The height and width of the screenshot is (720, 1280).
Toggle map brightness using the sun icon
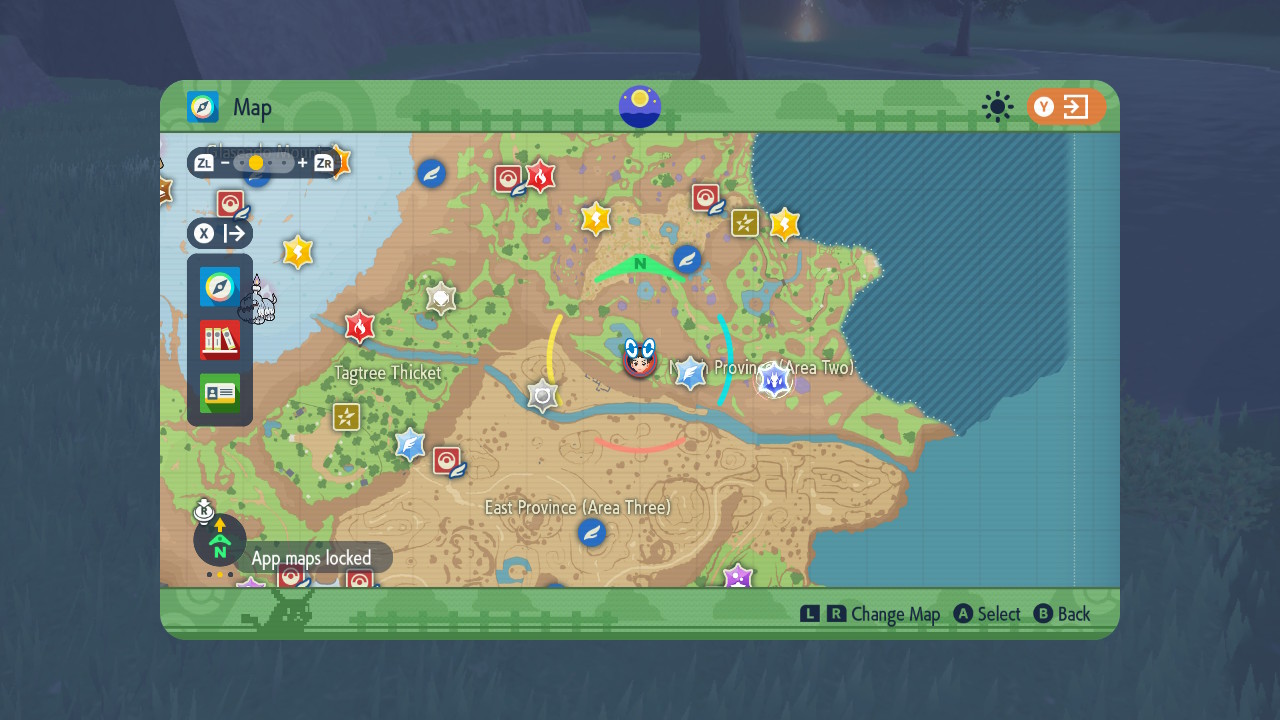[997, 107]
